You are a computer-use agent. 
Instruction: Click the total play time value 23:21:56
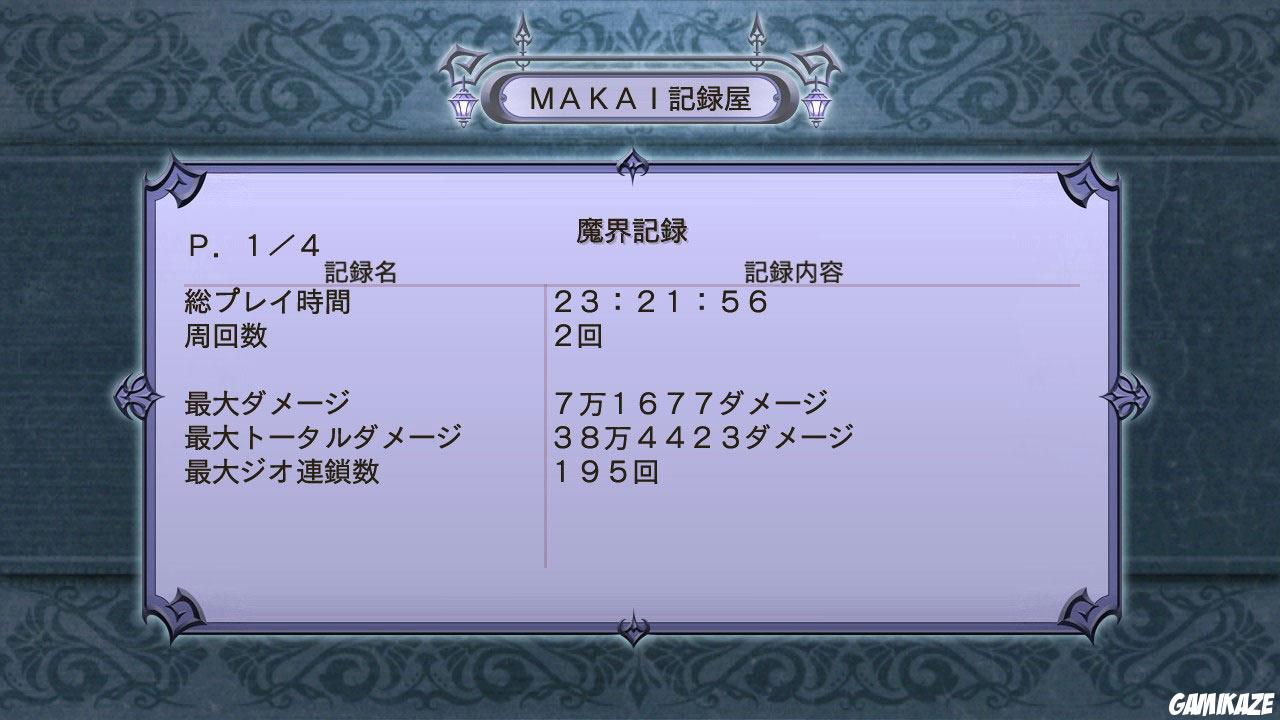pos(660,302)
